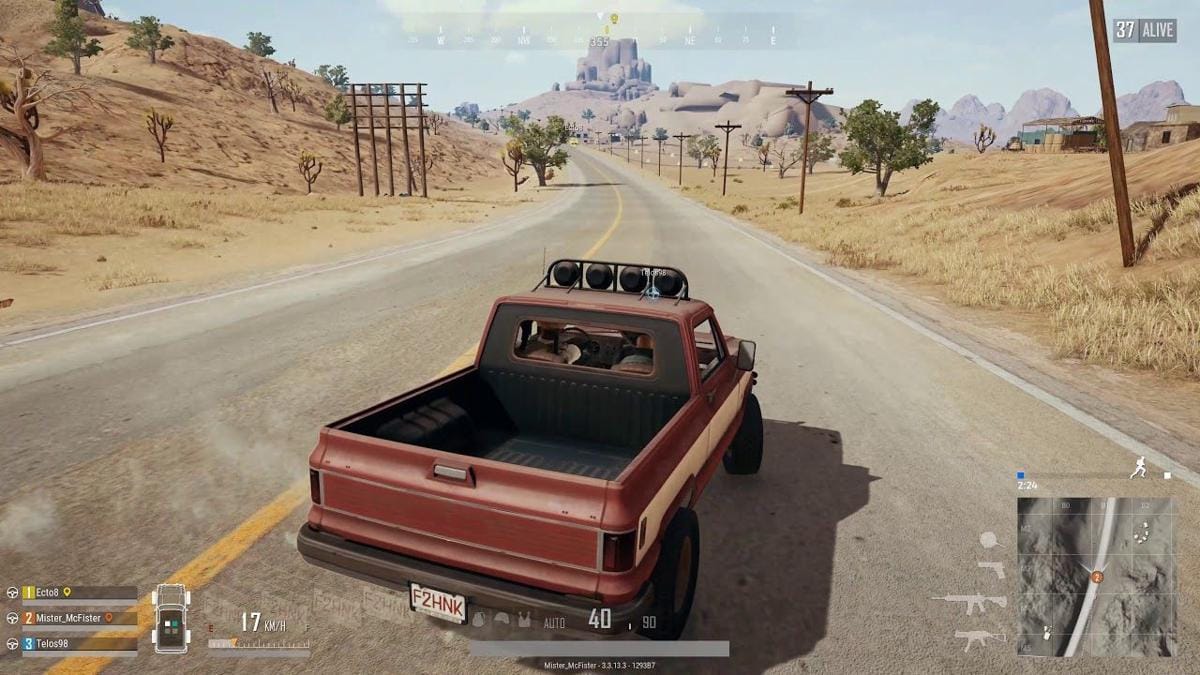
Task: Select Telos98 in the team list
Action: coord(70,644)
